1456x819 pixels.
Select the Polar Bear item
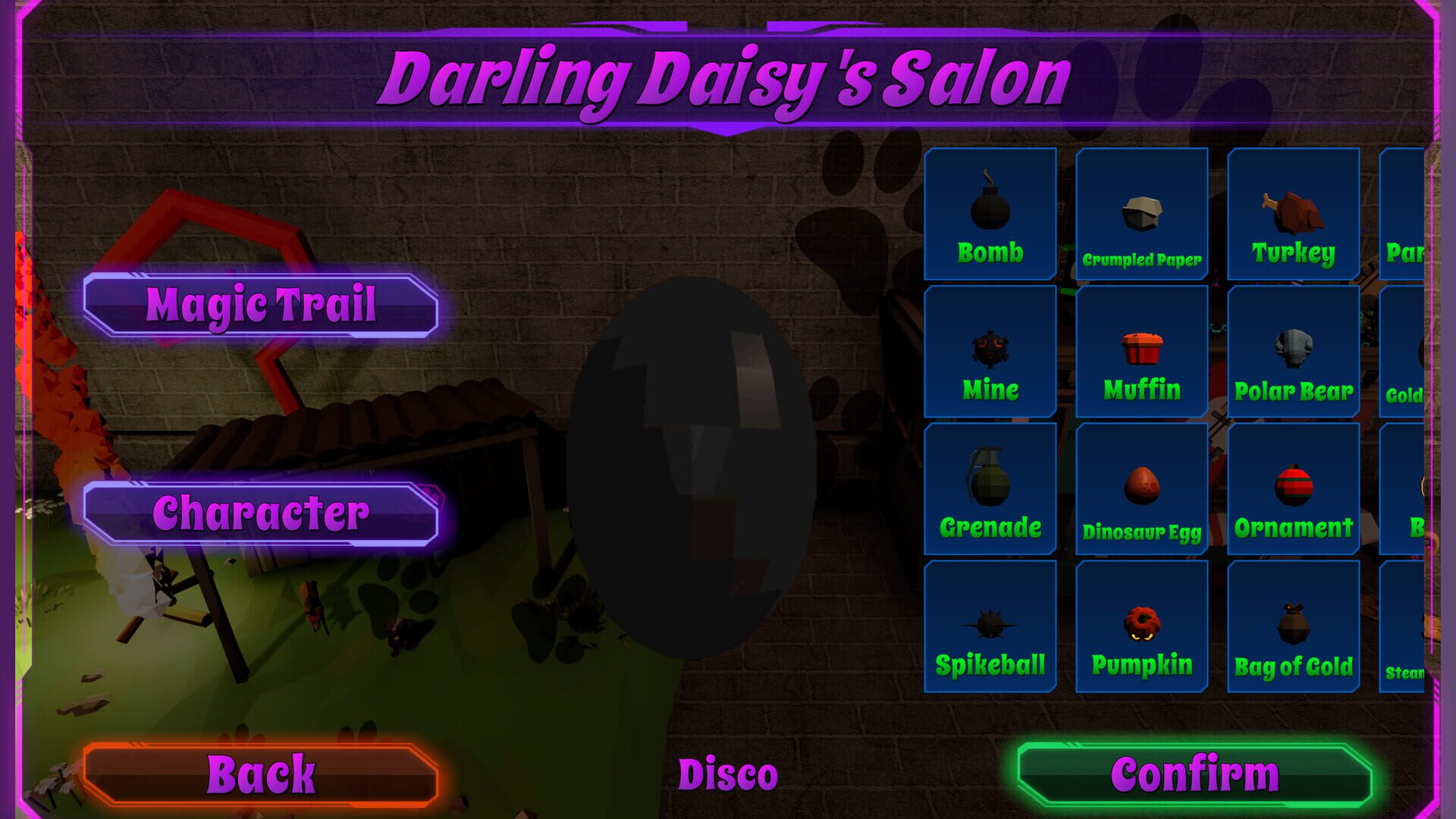tap(1291, 350)
